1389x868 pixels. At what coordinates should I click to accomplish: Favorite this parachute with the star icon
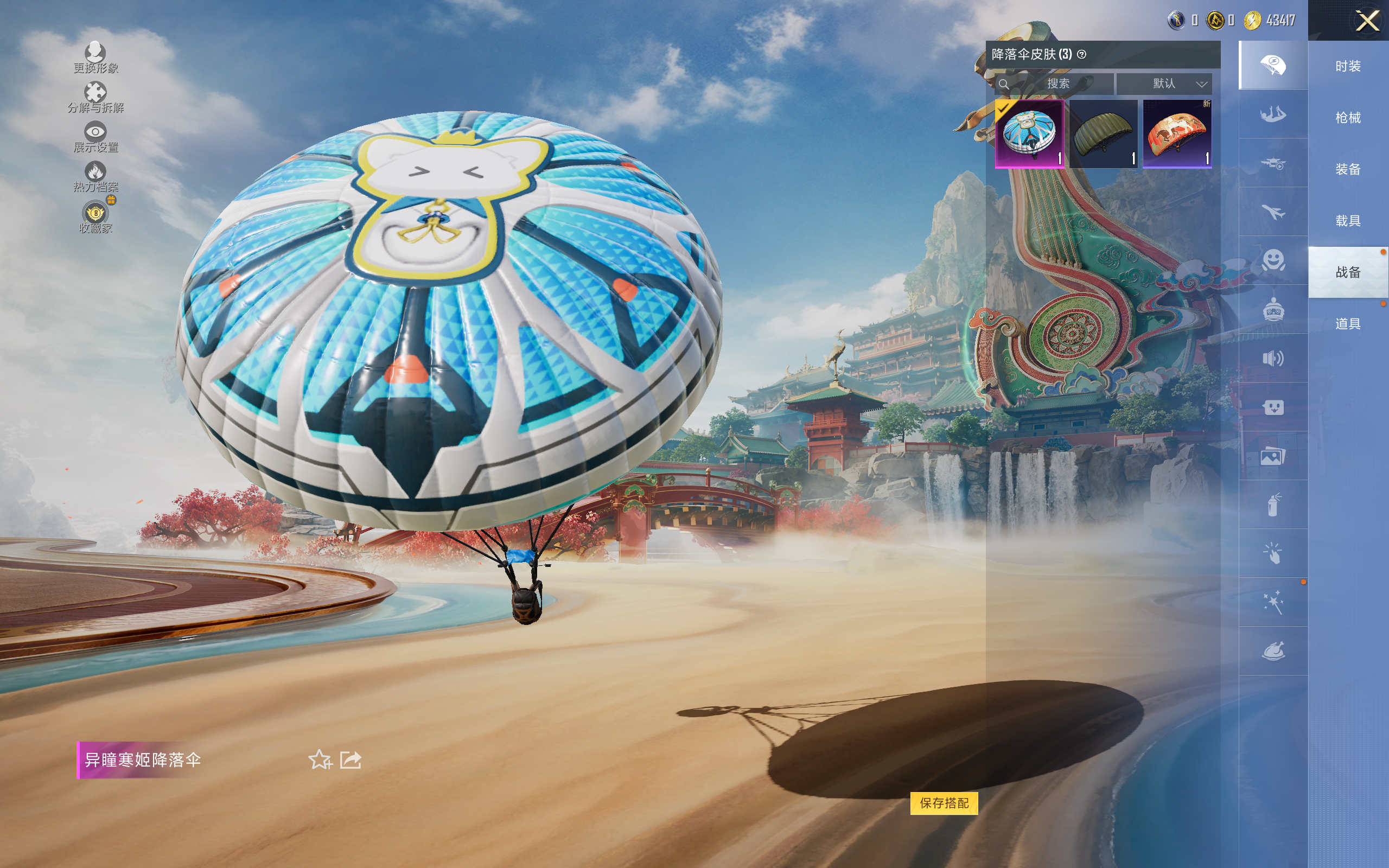tap(320, 759)
